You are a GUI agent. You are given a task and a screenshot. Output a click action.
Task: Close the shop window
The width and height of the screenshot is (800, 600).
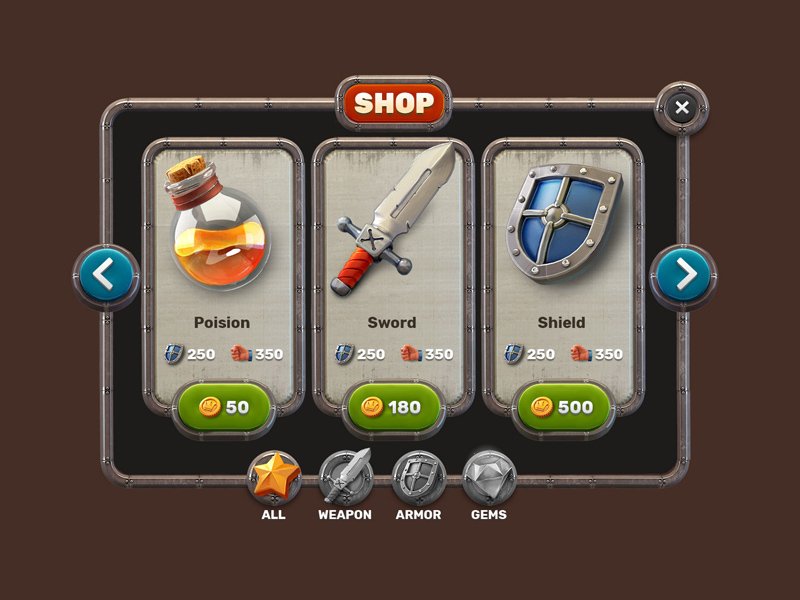pyautogui.click(x=682, y=108)
